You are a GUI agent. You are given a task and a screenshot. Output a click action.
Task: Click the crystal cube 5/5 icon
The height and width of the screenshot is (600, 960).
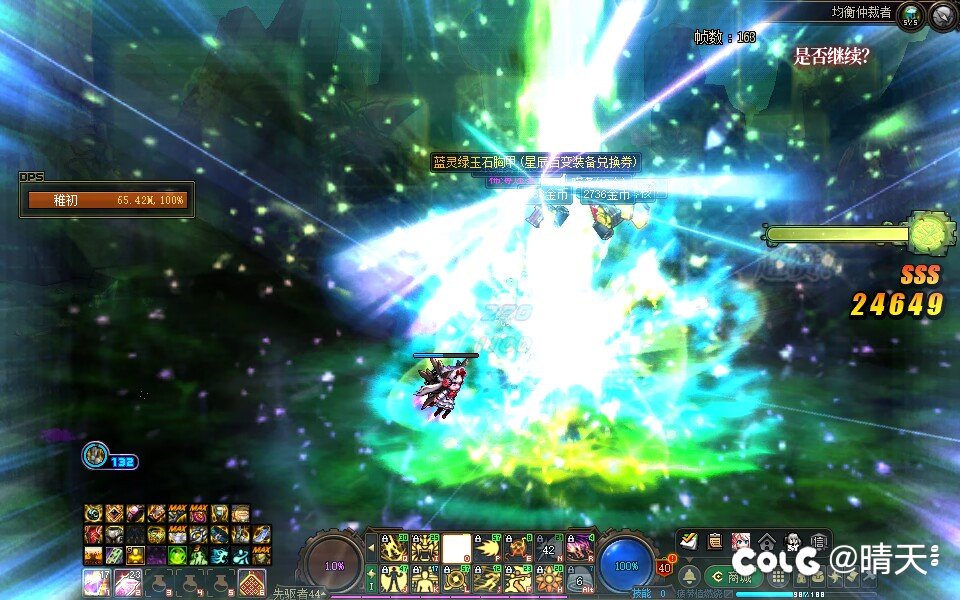pyautogui.click(x=910, y=16)
